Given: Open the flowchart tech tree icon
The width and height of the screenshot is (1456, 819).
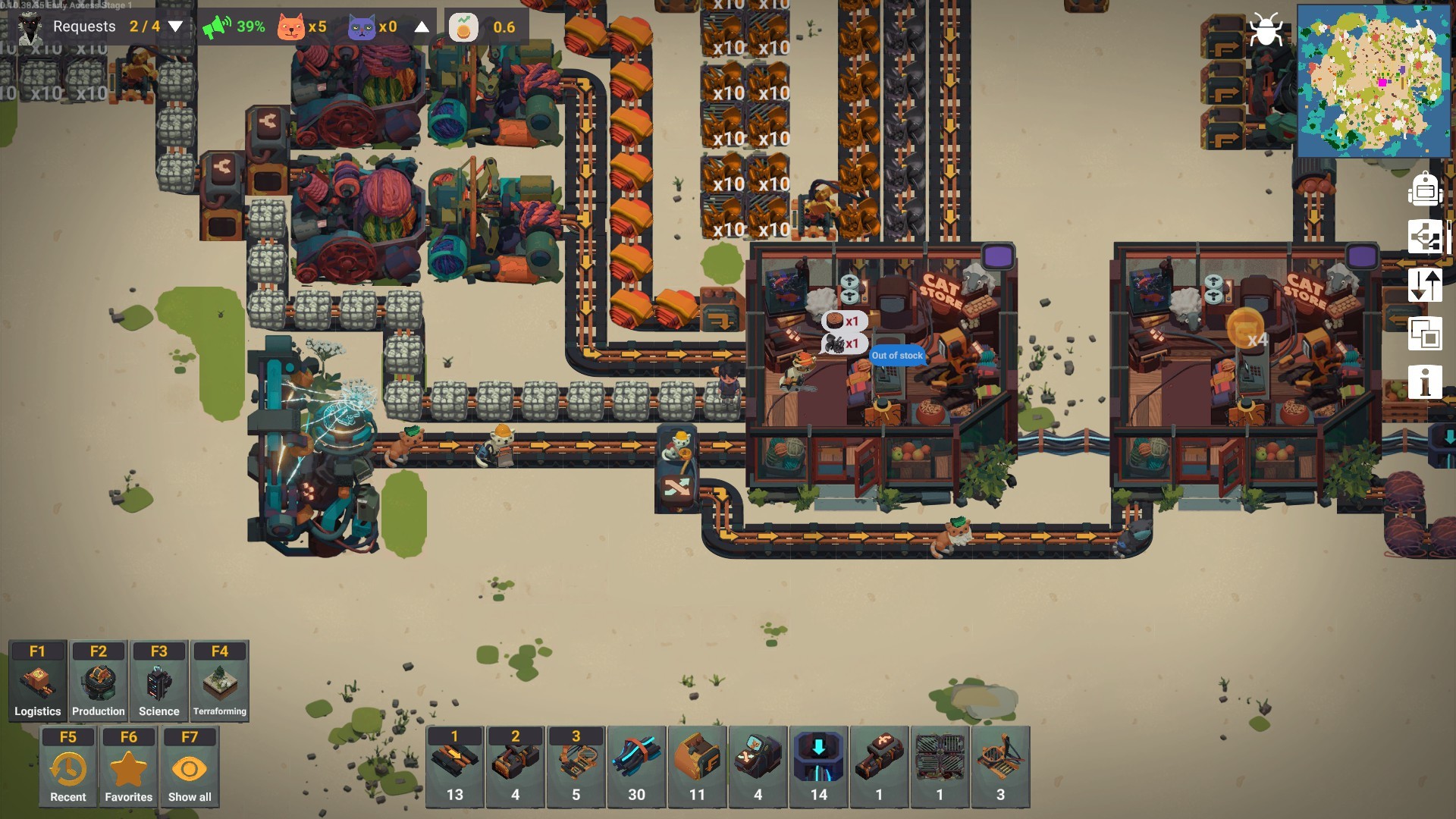Looking at the screenshot, I should click(1425, 237).
